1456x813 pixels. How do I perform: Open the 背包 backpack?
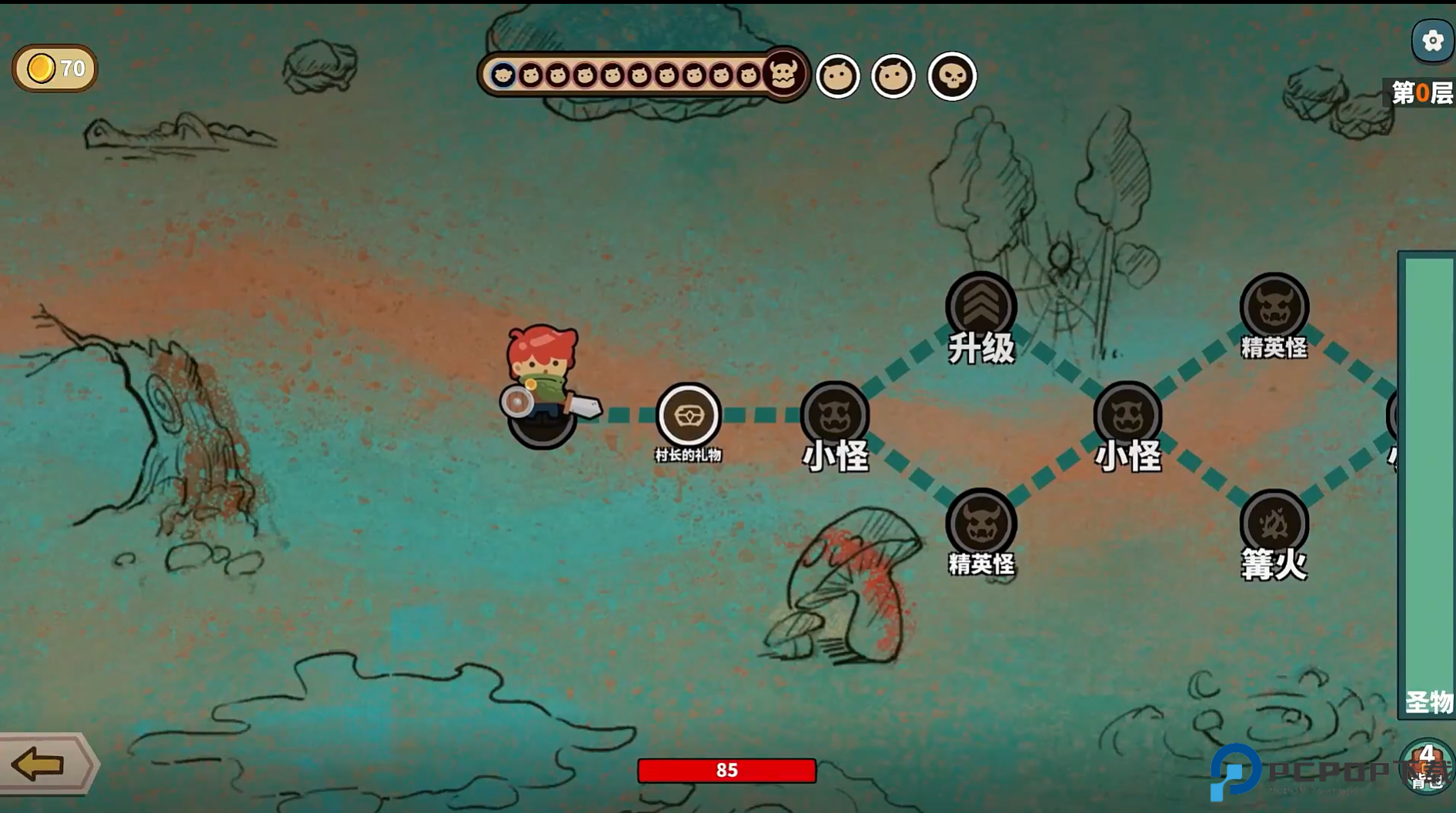tap(1428, 765)
